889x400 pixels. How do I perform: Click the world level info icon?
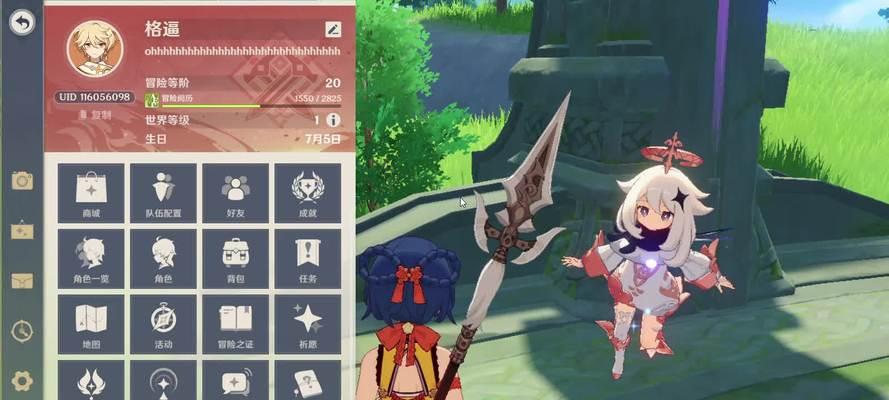coord(333,120)
